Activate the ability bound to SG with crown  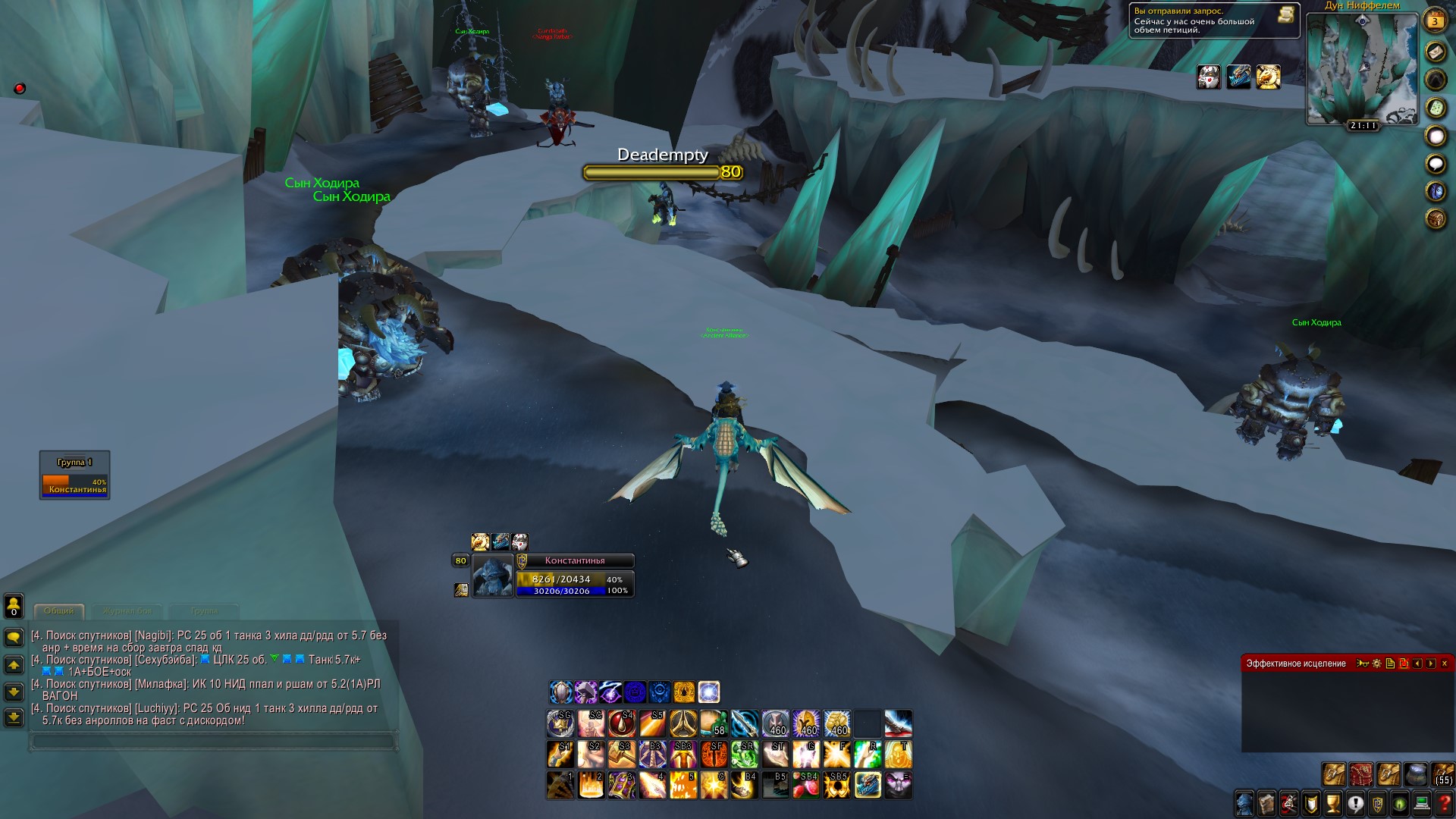click(x=560, y=724)
